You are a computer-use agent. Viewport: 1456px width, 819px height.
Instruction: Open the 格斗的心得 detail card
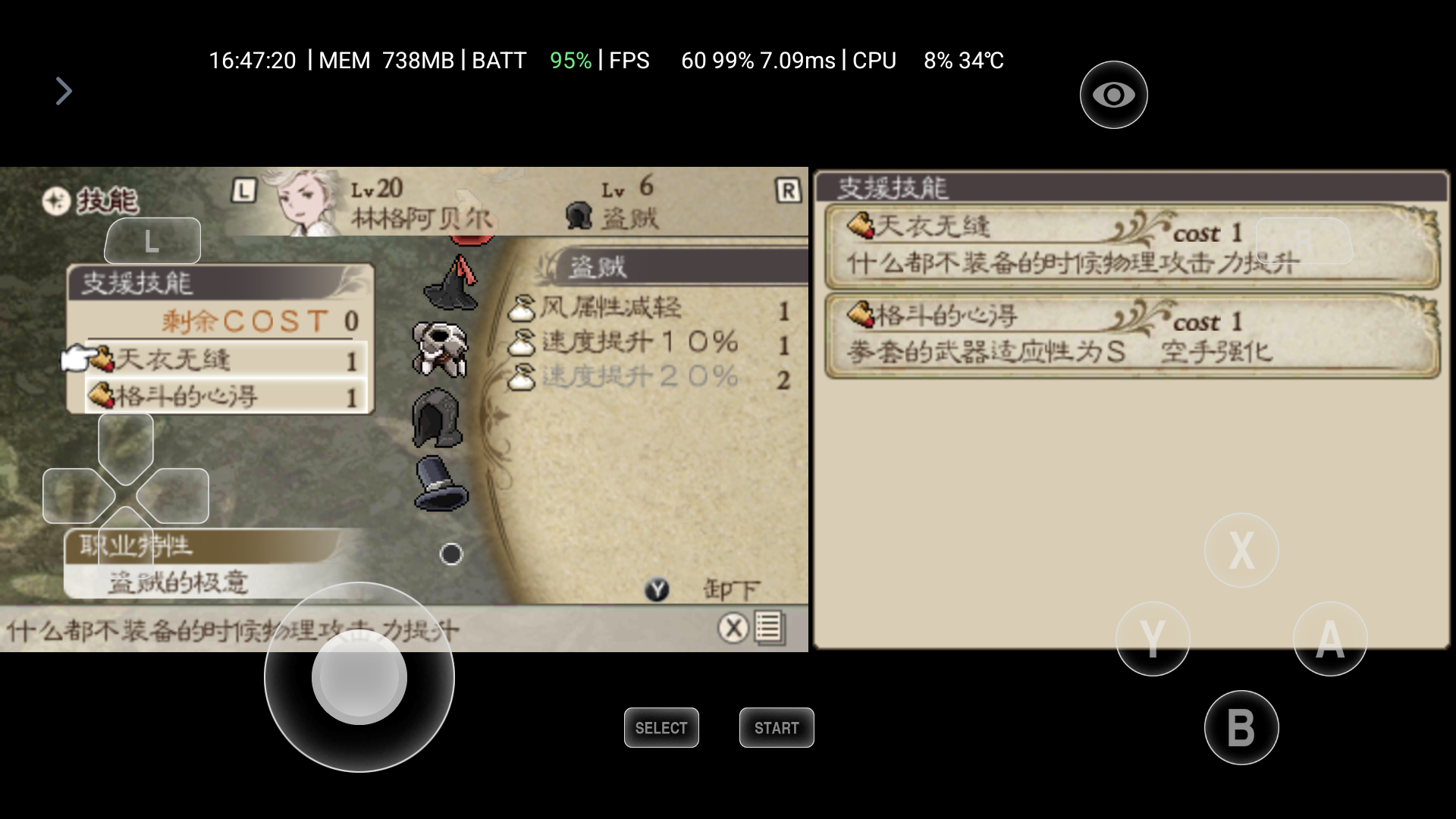tap(1131, 335)
